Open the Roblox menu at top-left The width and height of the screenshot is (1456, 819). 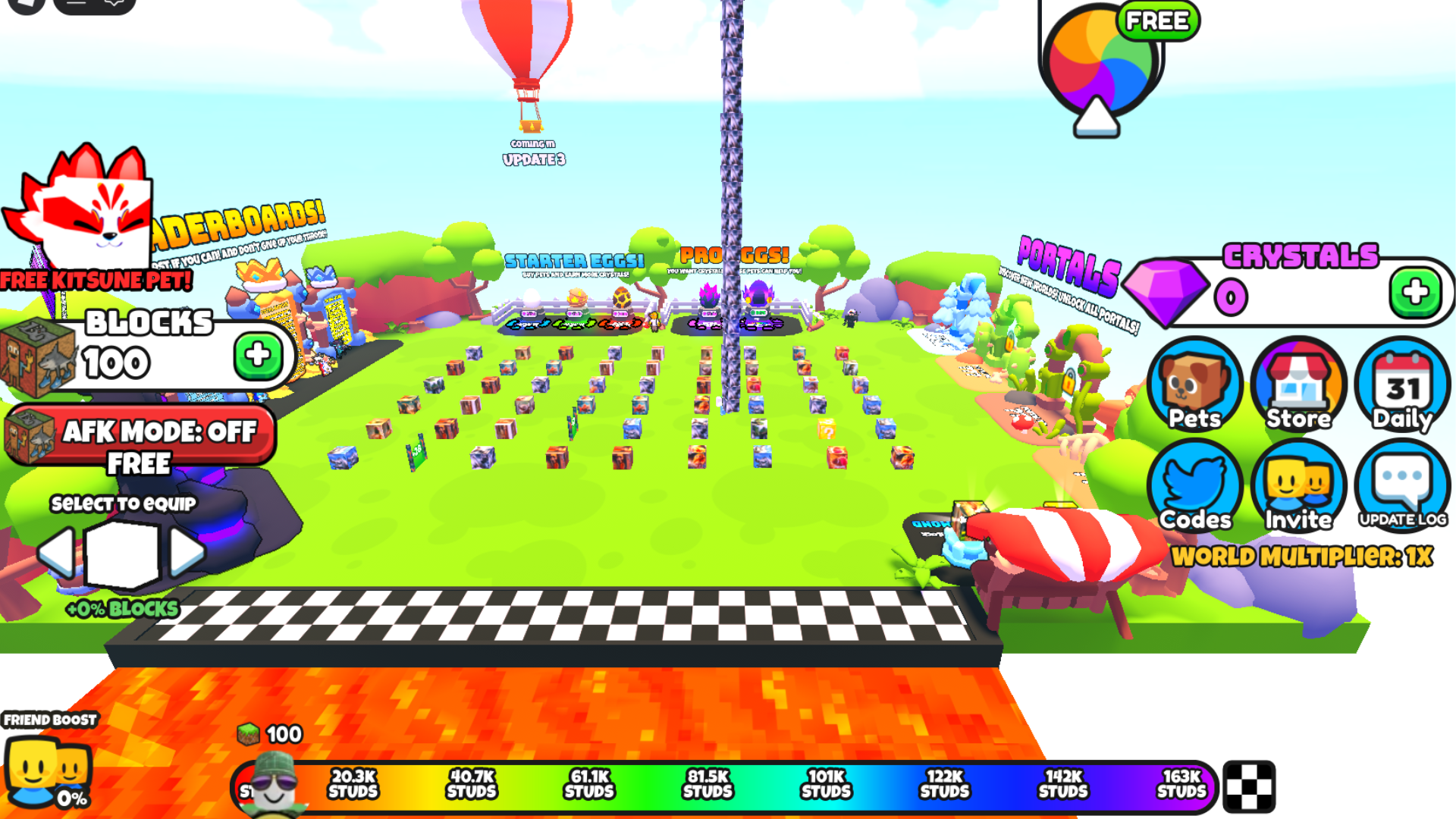27,5
